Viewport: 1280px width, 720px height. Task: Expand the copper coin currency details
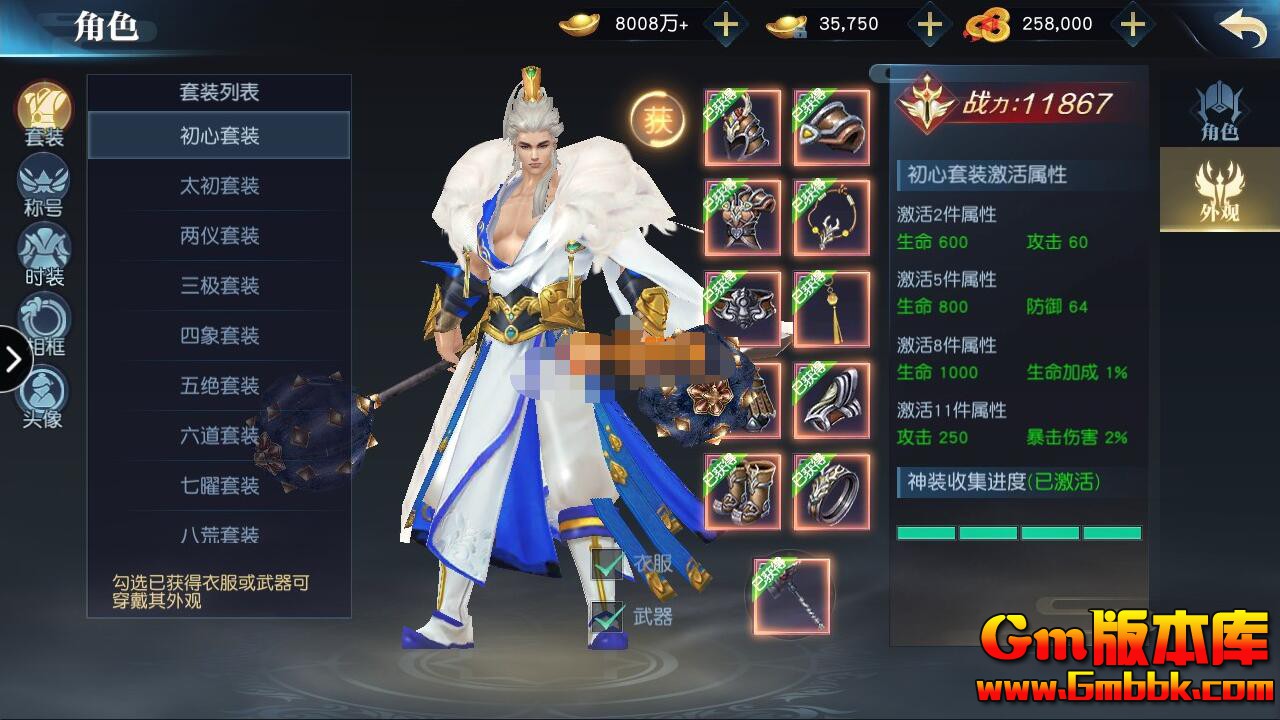(x=1135, y=22)
